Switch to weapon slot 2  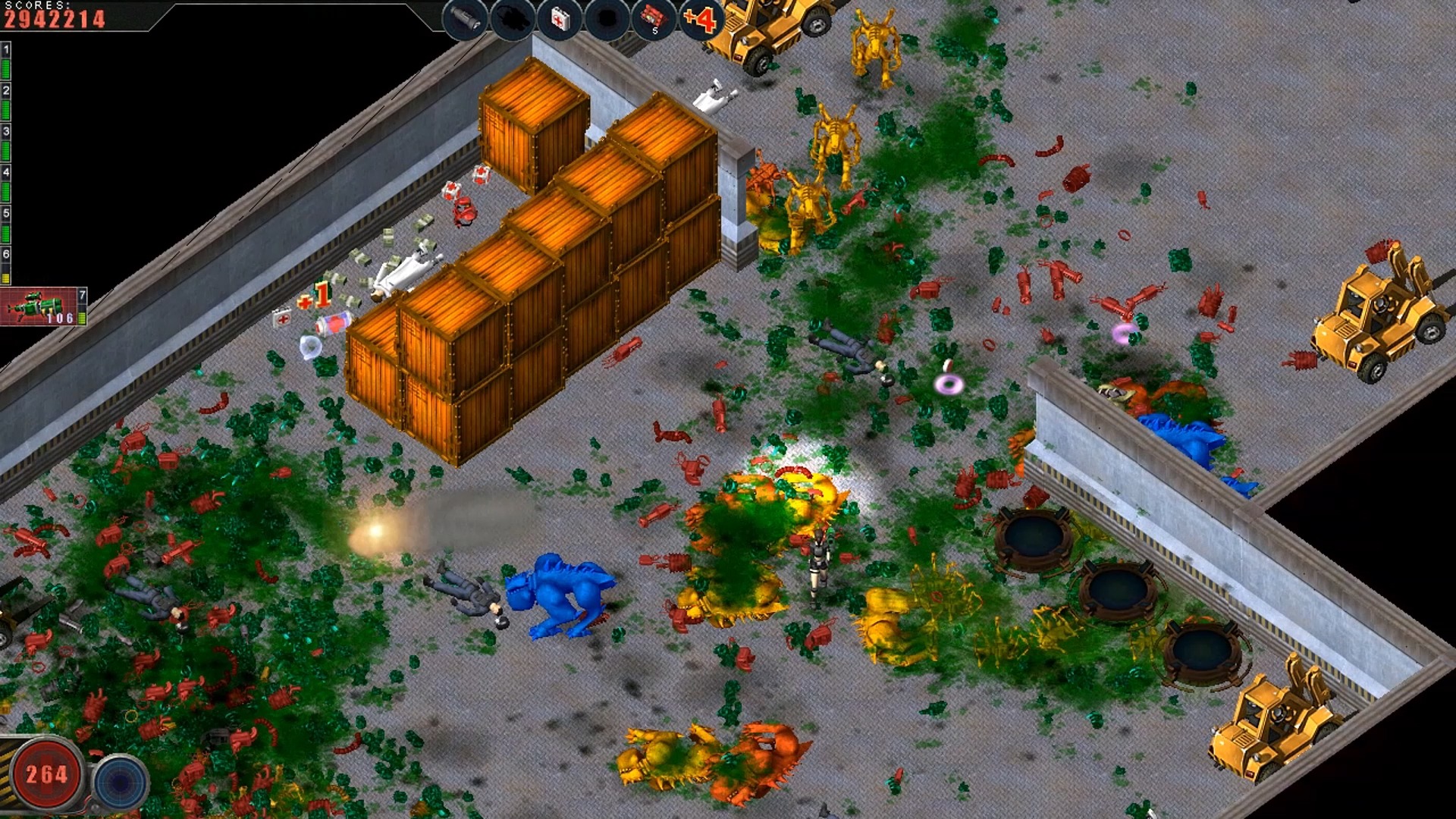coord(6,102)
